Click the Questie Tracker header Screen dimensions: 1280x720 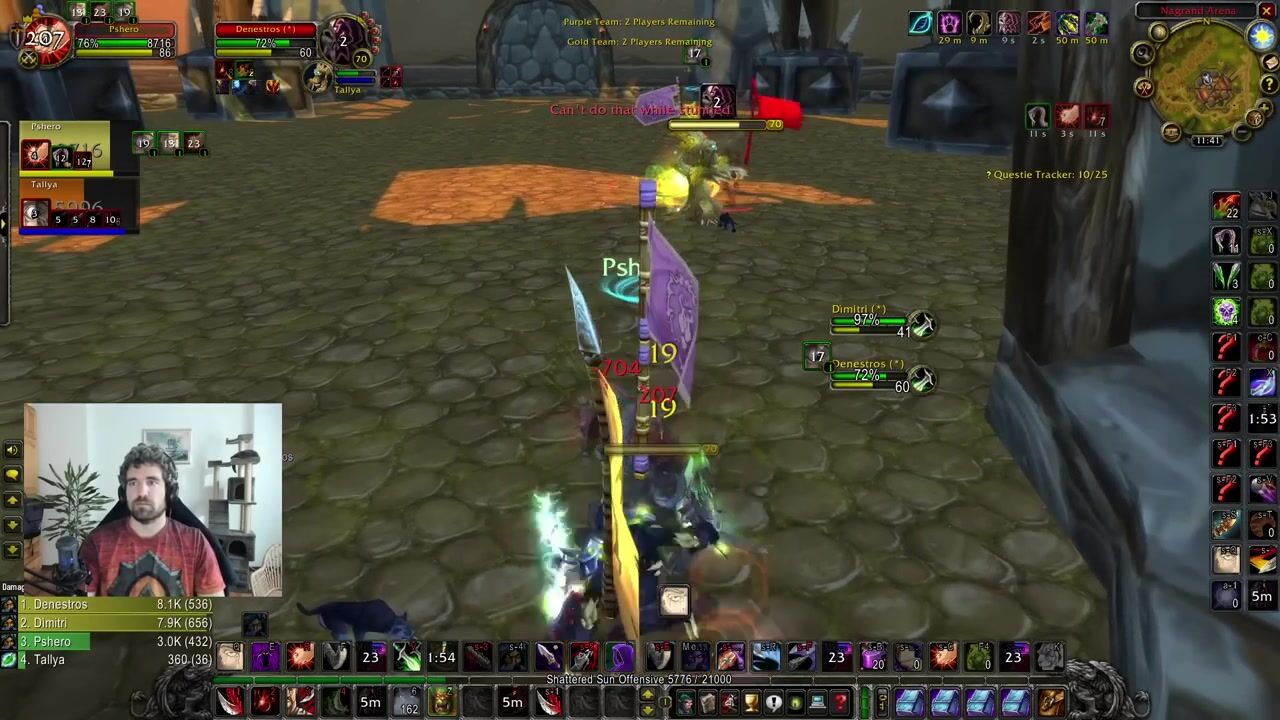(x=1046, y=175)
